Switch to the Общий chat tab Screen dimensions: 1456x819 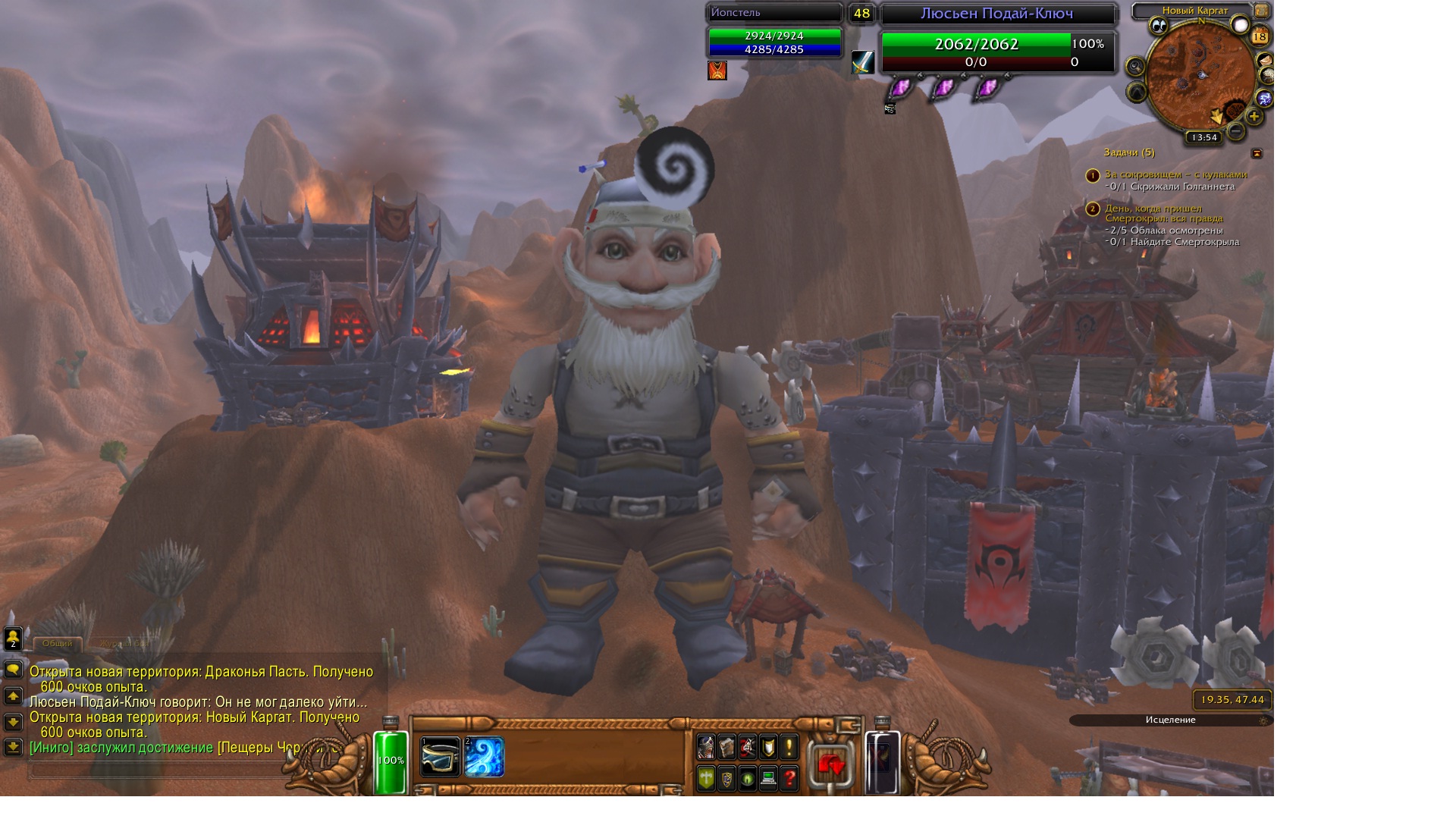point(58,643)
